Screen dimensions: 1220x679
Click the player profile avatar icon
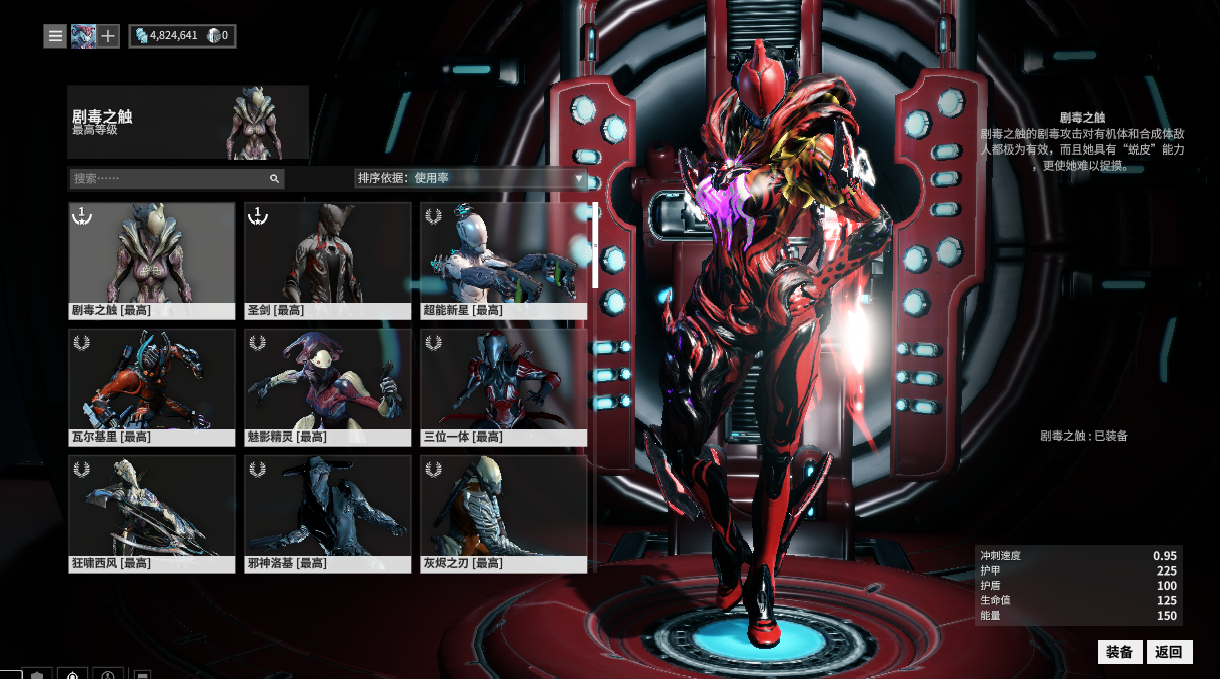(82, 36)
